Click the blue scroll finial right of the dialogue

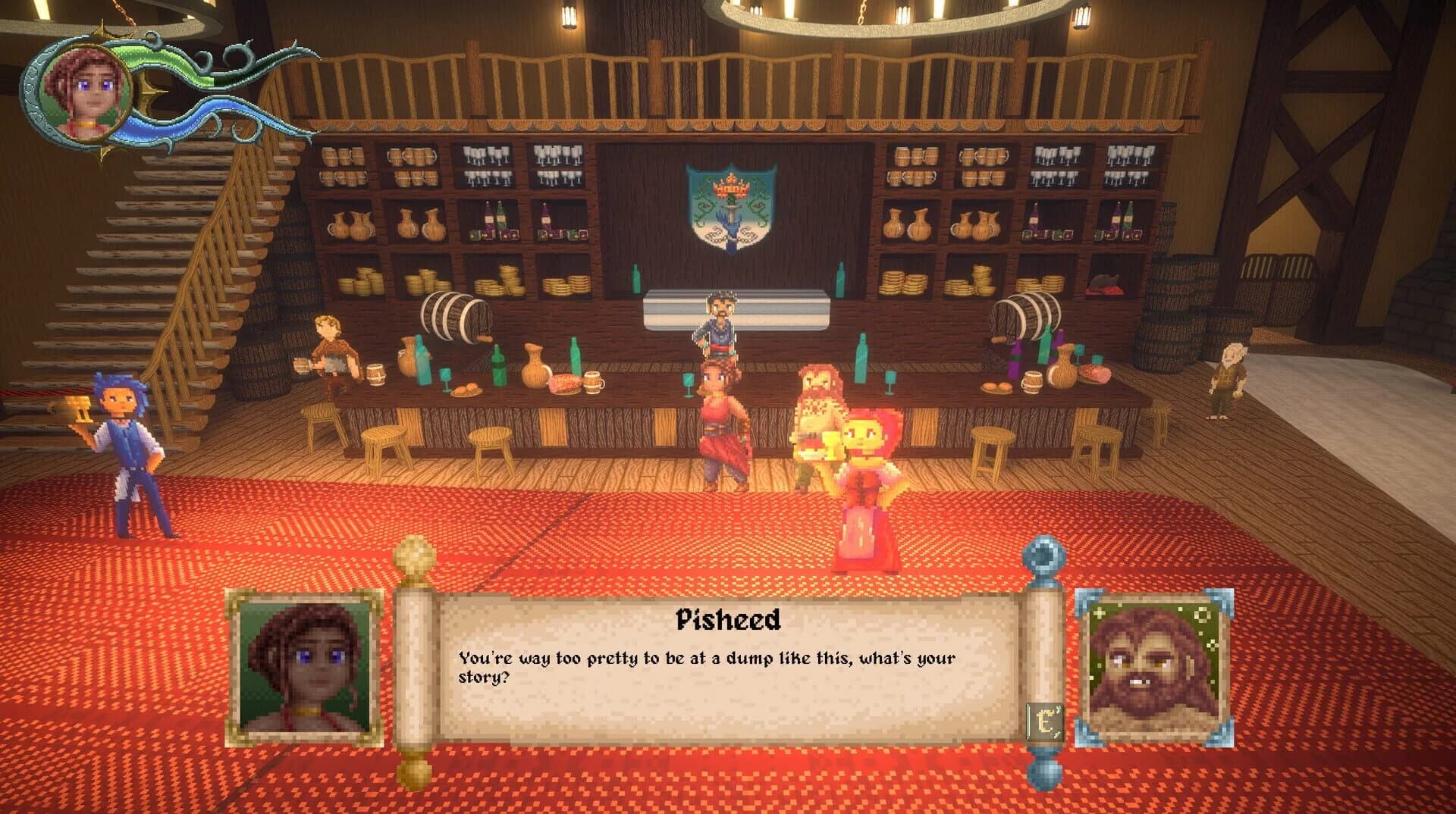1042,553
